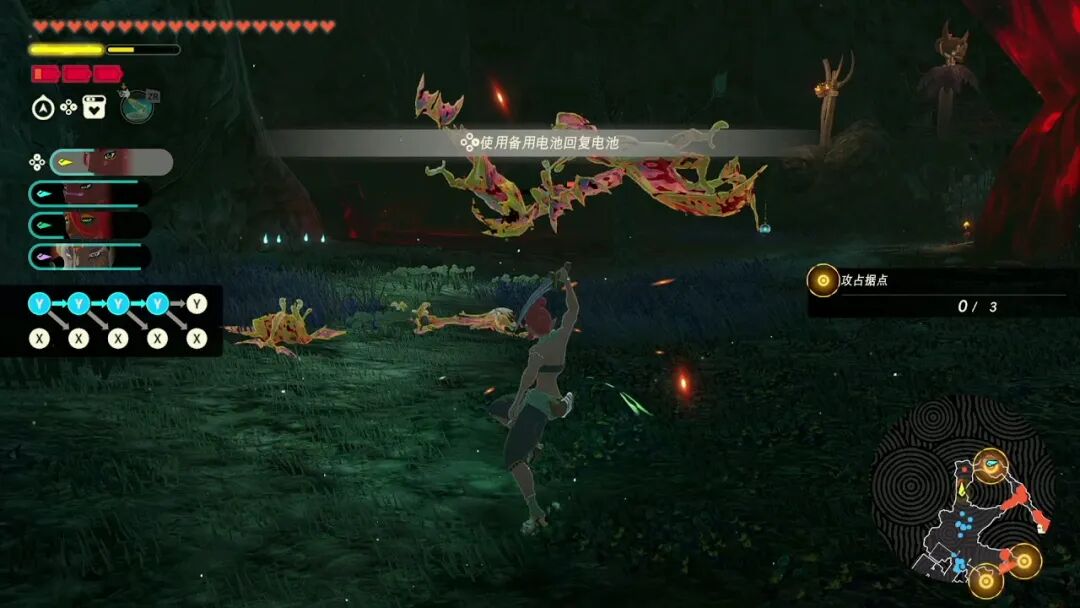Switch to the character with teal marker

click(x=90, y=194)
